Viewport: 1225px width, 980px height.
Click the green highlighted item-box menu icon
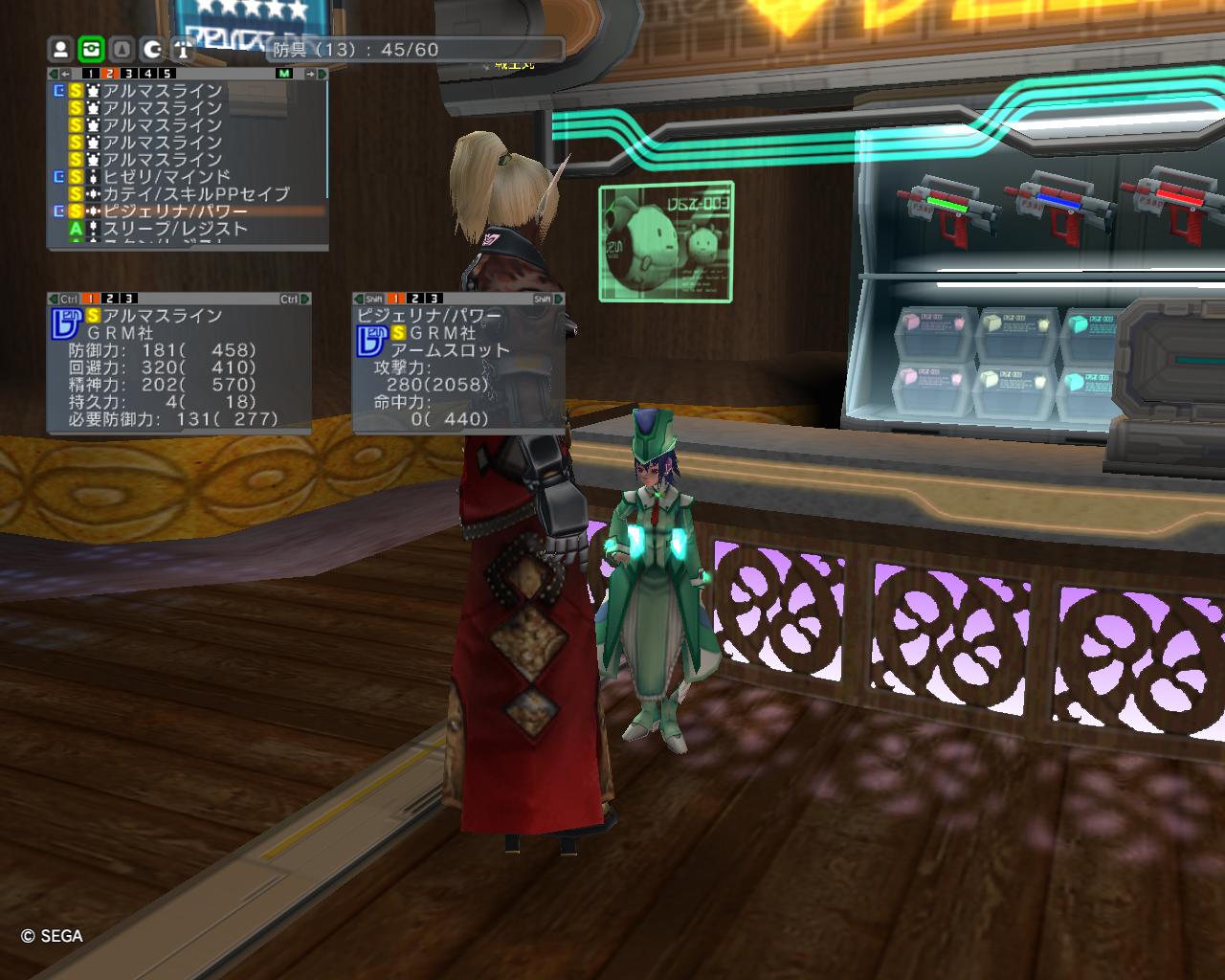(91, 49)
